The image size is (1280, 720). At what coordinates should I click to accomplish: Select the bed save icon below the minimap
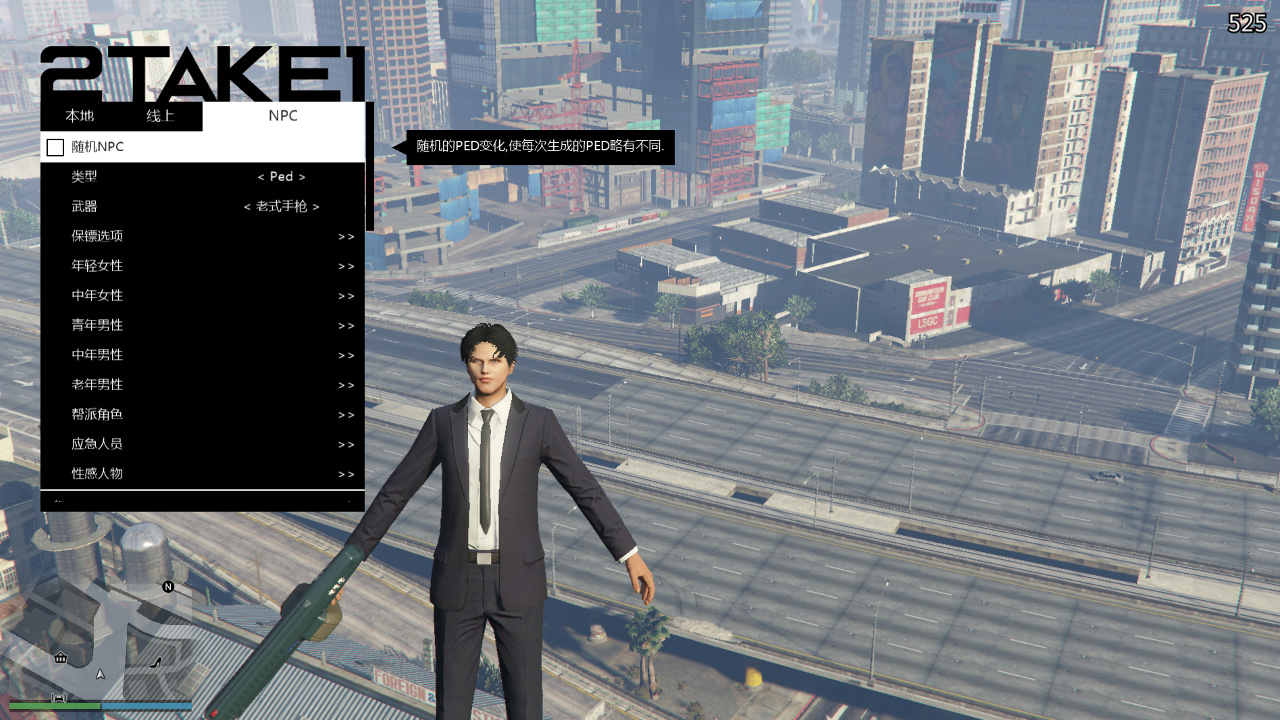click(59, 698)
